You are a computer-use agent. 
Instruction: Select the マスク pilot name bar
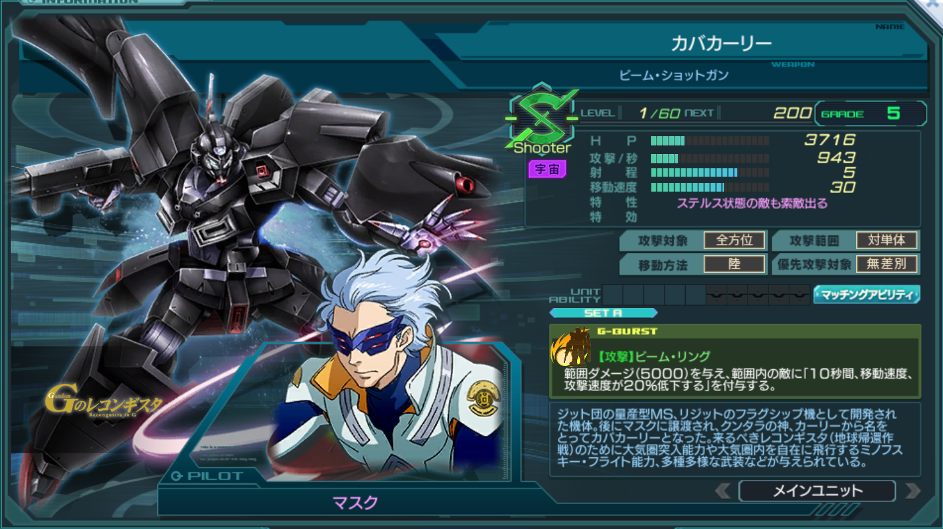pos(354,501)
